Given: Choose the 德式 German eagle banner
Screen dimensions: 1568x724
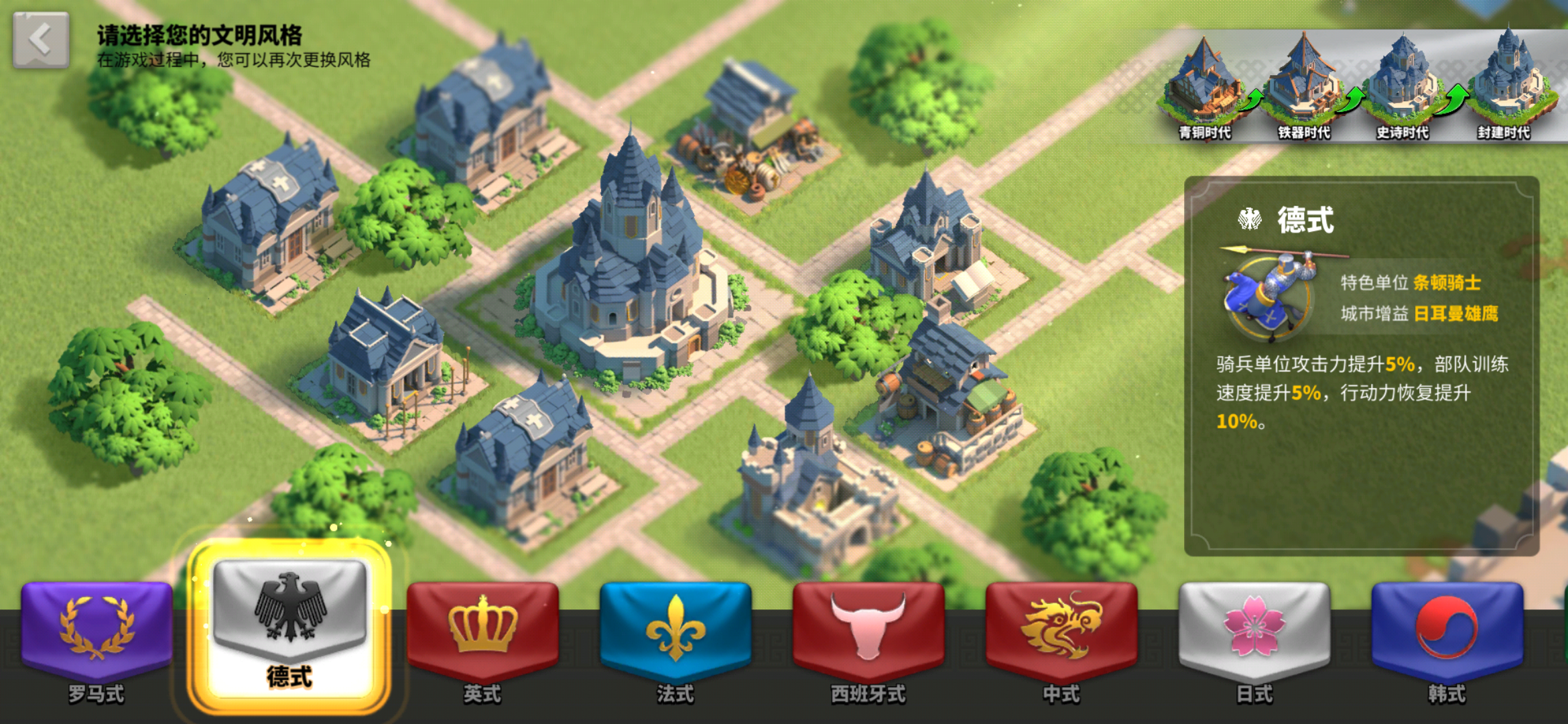Looking at the screenshot, I should [289, 623].
